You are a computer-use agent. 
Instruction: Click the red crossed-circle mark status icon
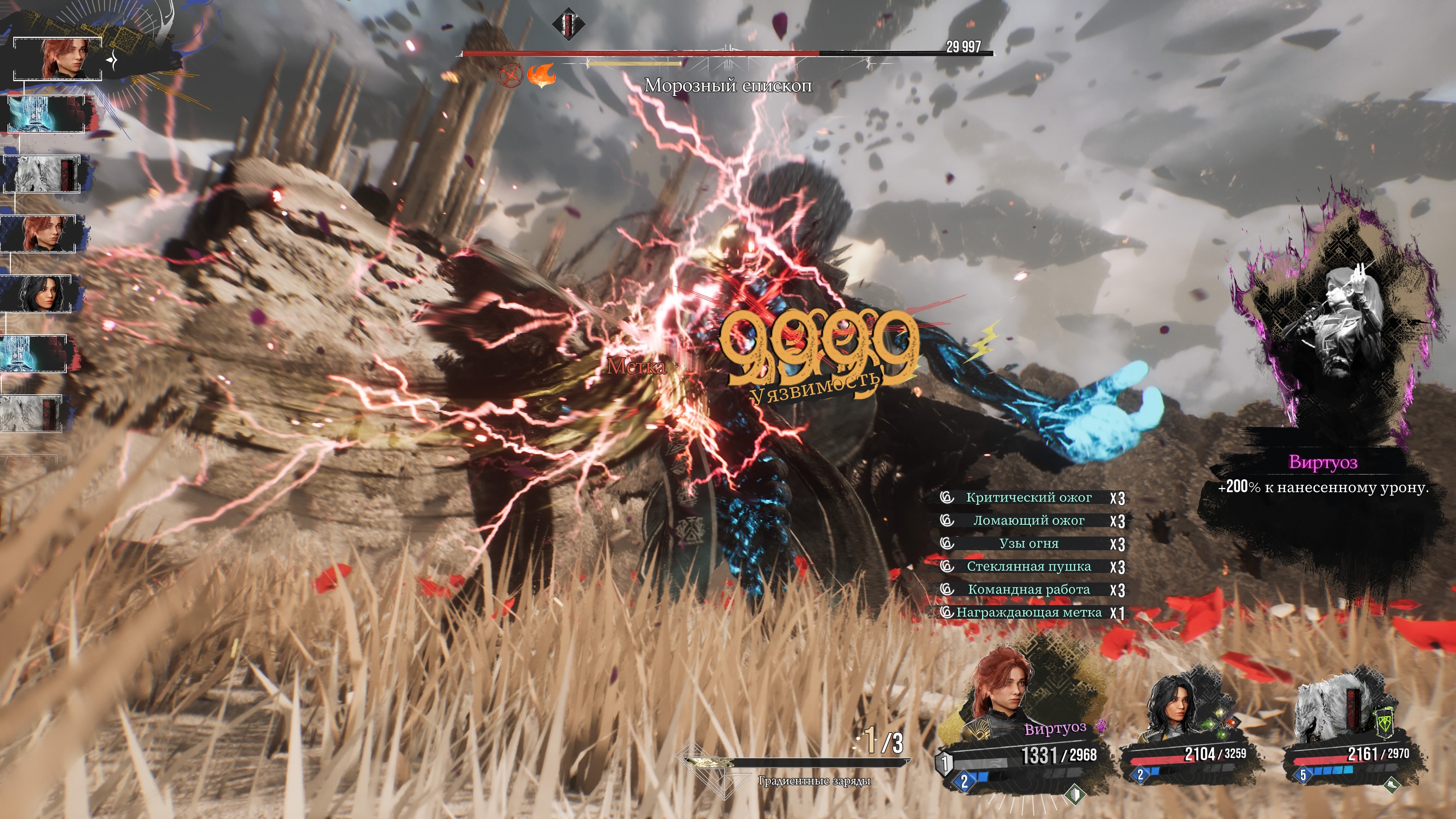click(x=510, y=75)
